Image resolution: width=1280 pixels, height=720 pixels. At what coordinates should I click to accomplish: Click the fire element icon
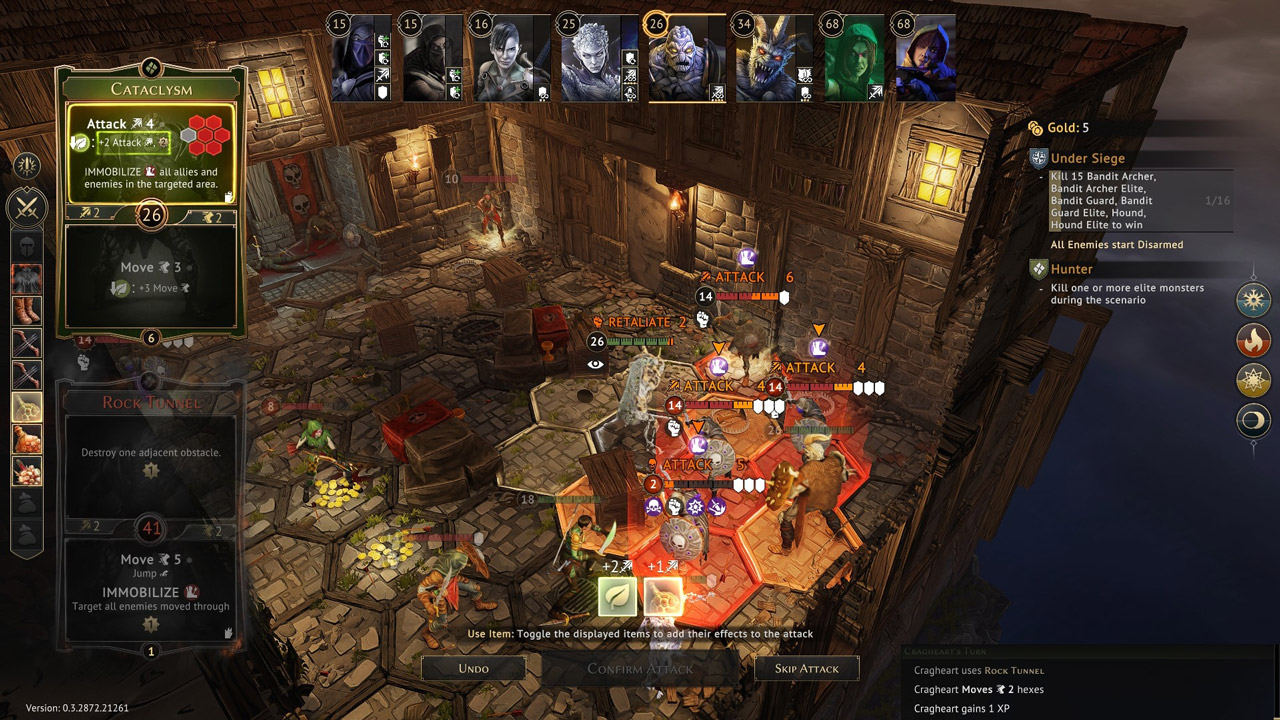(1253, 341)
